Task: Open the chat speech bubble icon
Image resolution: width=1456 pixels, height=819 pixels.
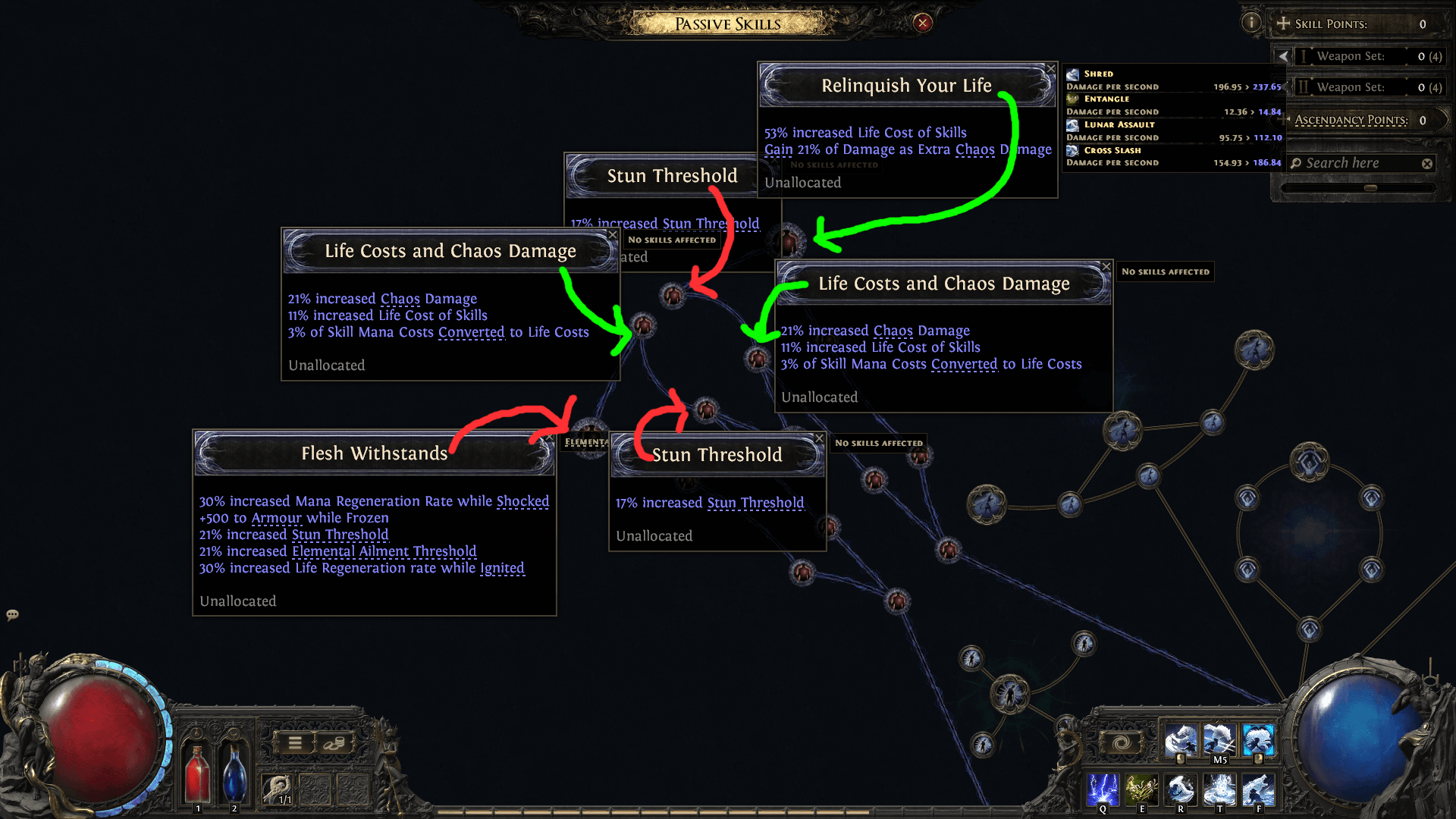Action: click(x=12, y=614)
